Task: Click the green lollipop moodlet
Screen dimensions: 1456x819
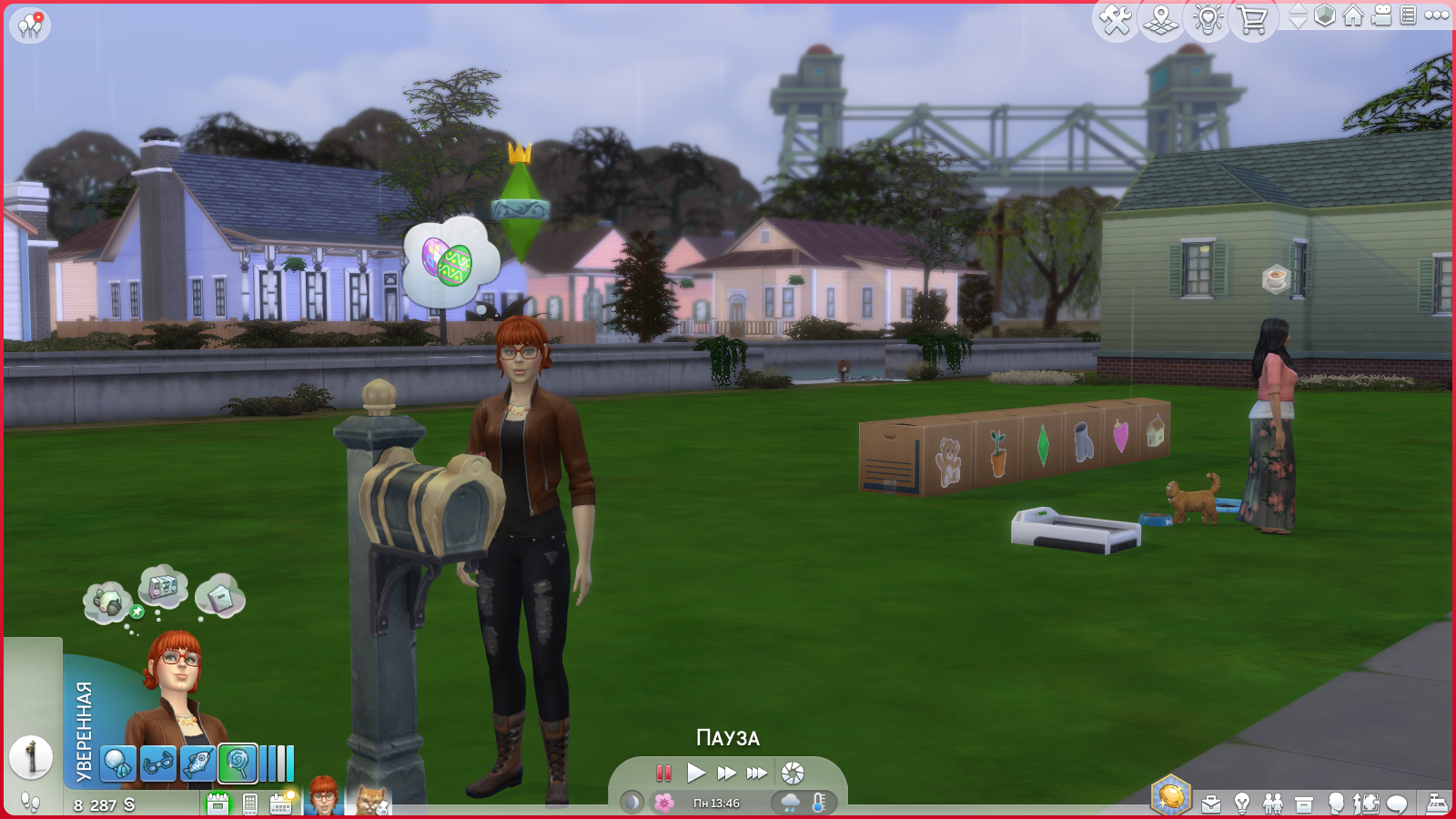Action: pyautogui.click(x=238, y=763)
